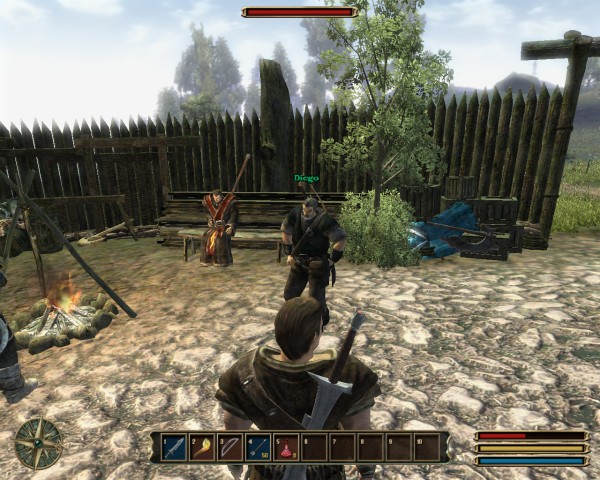Click the compass in the corner

(39, 444)
